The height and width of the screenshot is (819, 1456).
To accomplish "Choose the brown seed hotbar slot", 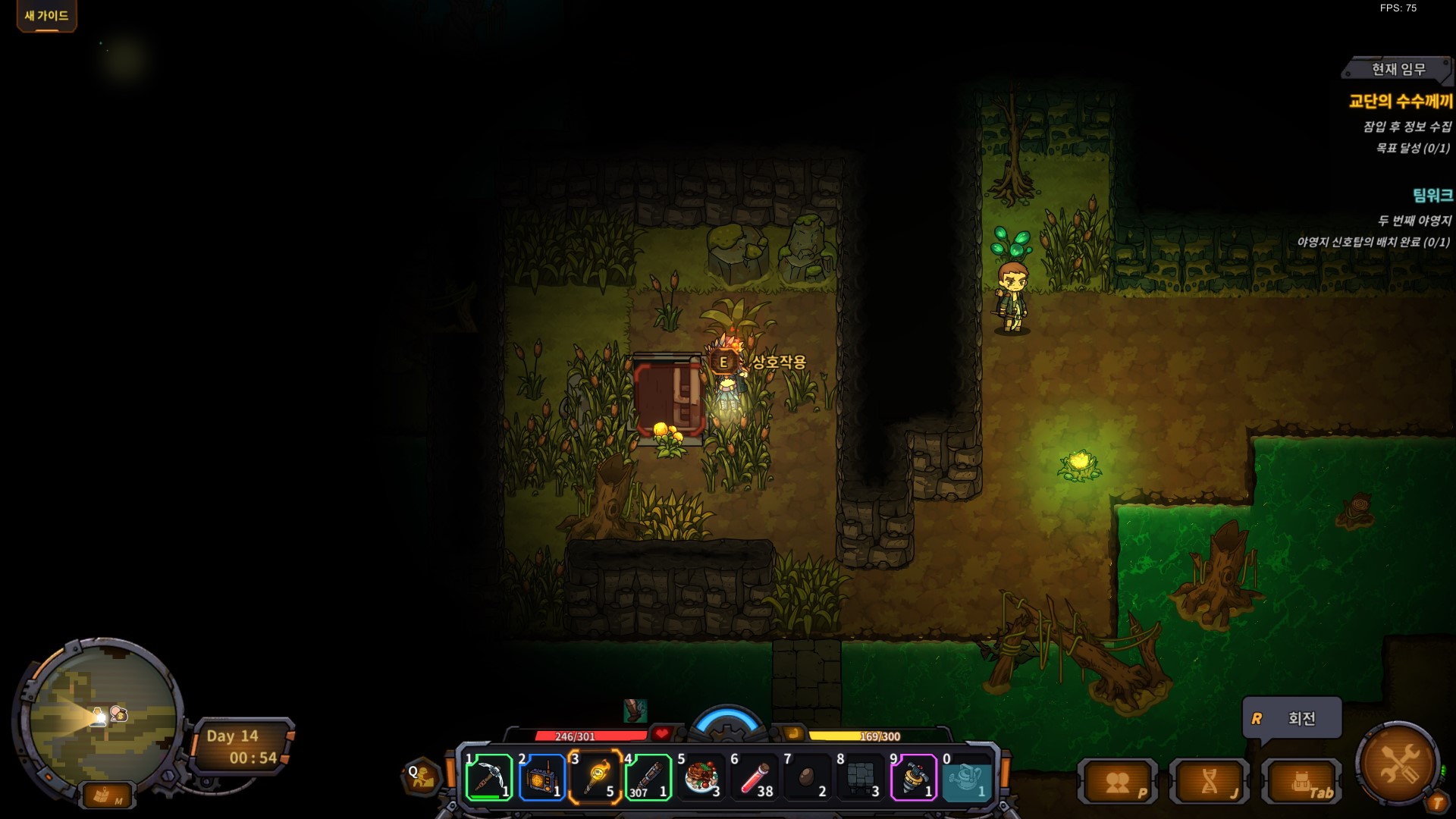I will point(807,778).
